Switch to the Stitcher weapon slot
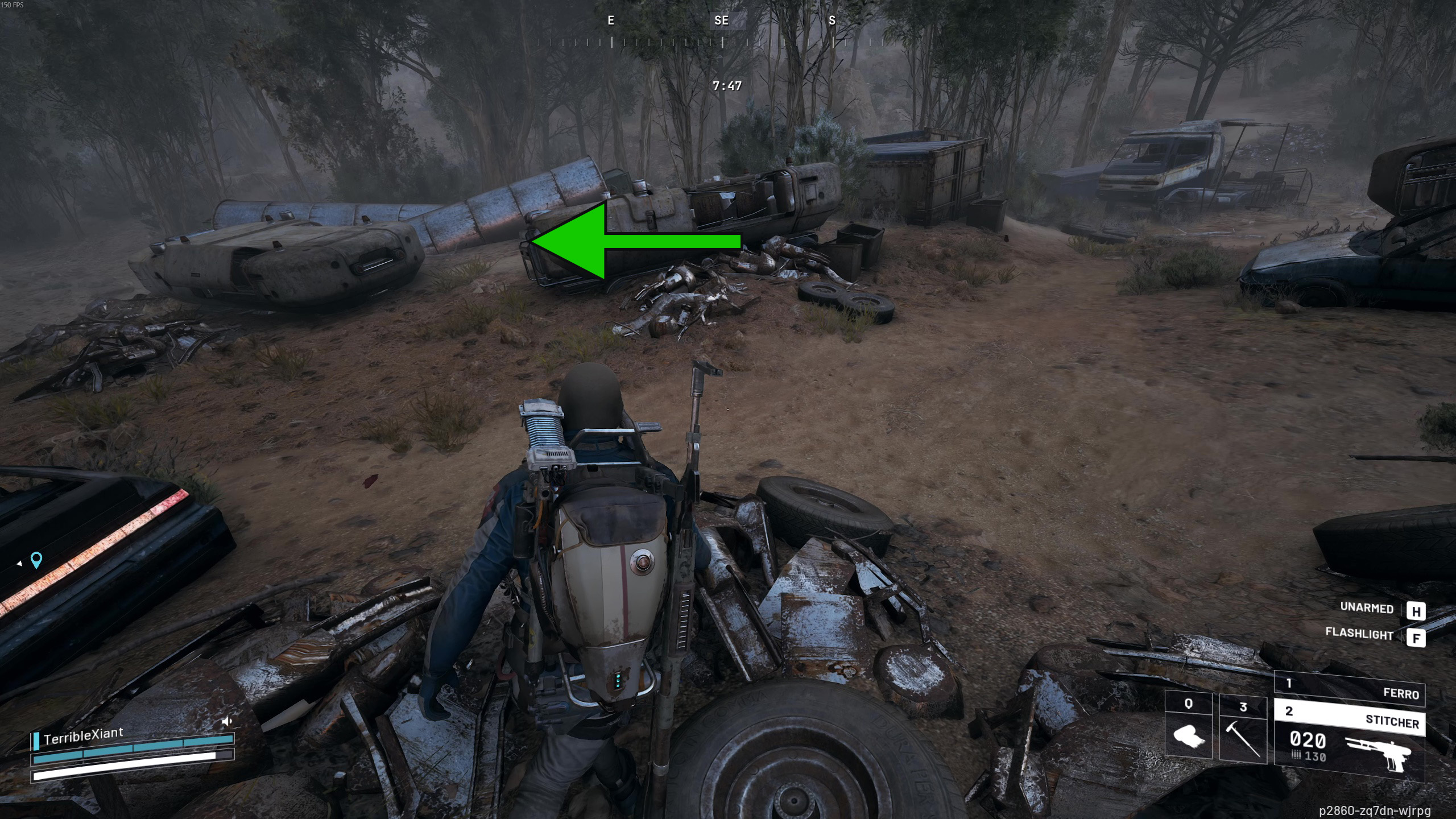The height and width of the screenshot is (819, 1456). 1349,718
